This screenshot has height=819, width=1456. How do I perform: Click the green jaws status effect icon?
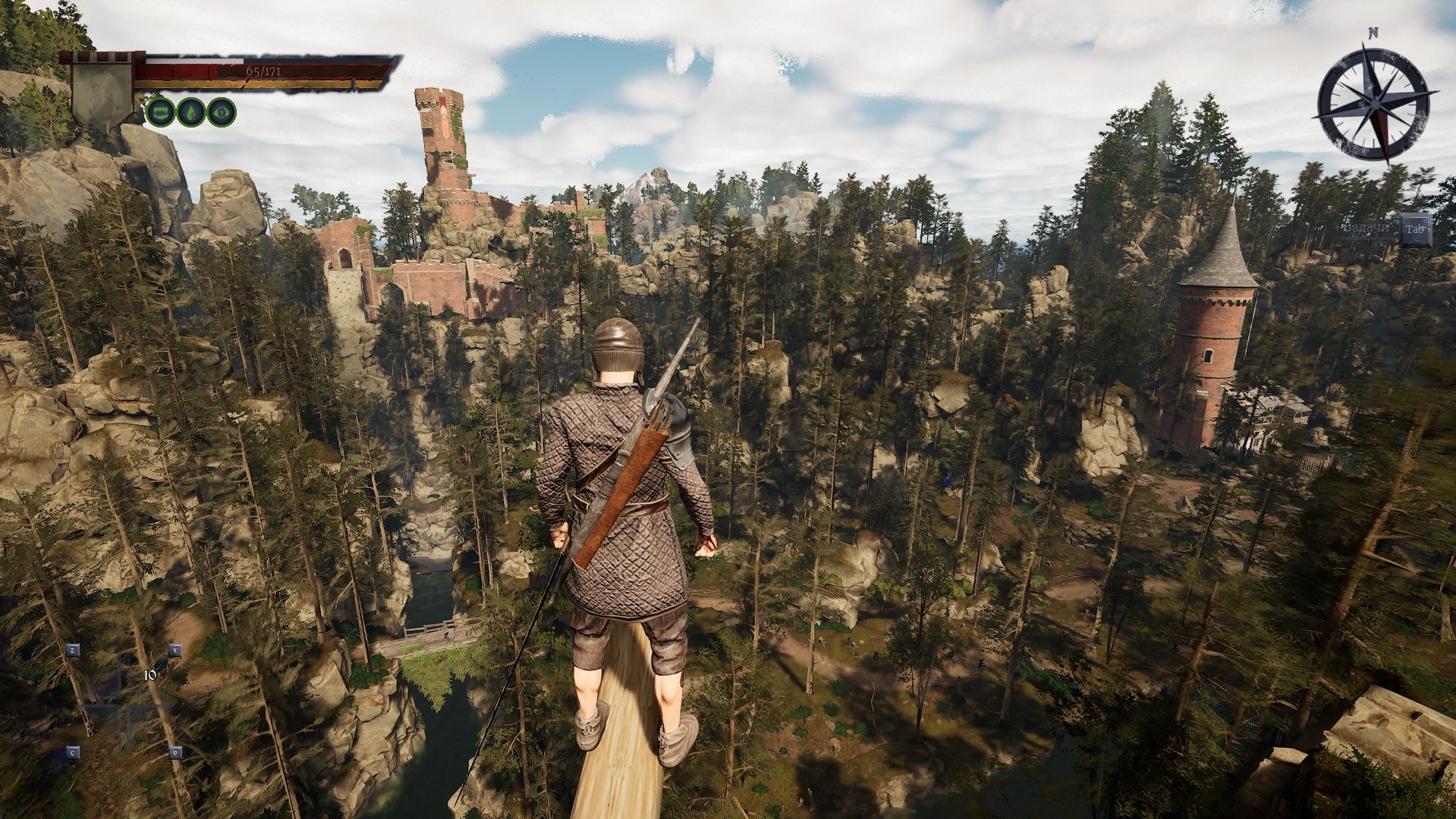pyautogui.click(x=160, y=112)
